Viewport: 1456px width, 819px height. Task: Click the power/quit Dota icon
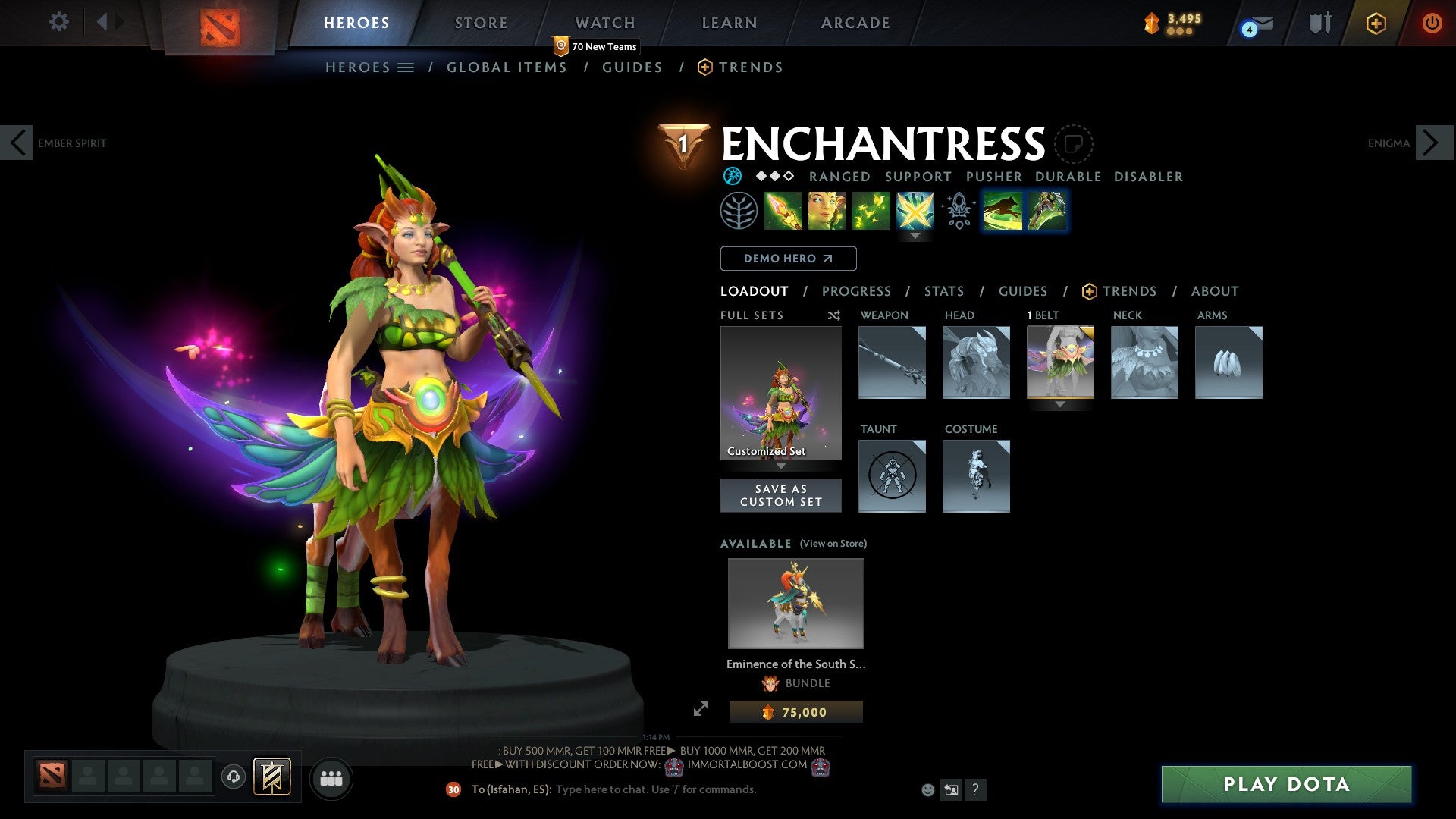[x=1433, y=22]
